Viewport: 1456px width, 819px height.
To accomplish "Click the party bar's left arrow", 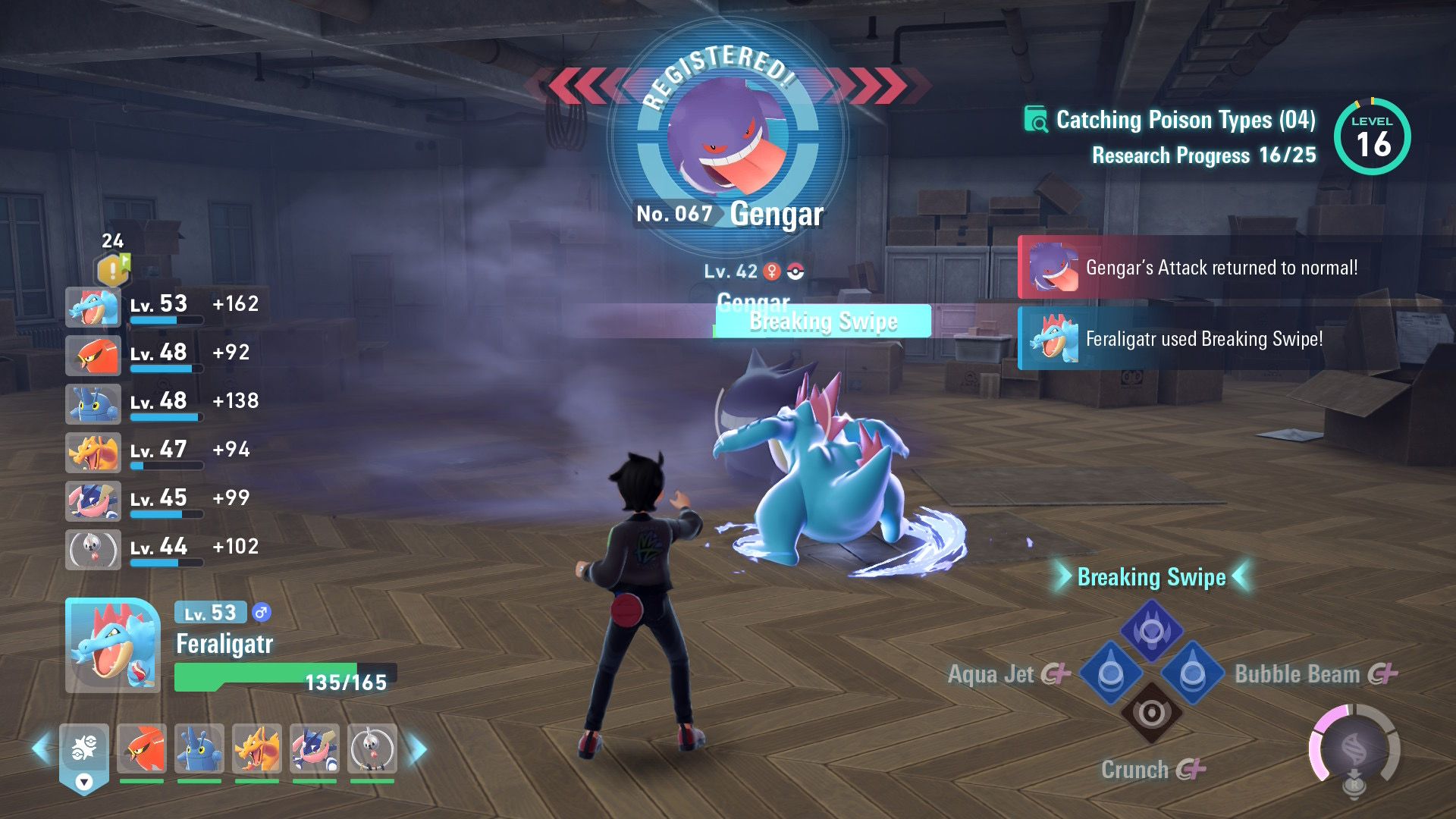I will [x=40, y=749].
